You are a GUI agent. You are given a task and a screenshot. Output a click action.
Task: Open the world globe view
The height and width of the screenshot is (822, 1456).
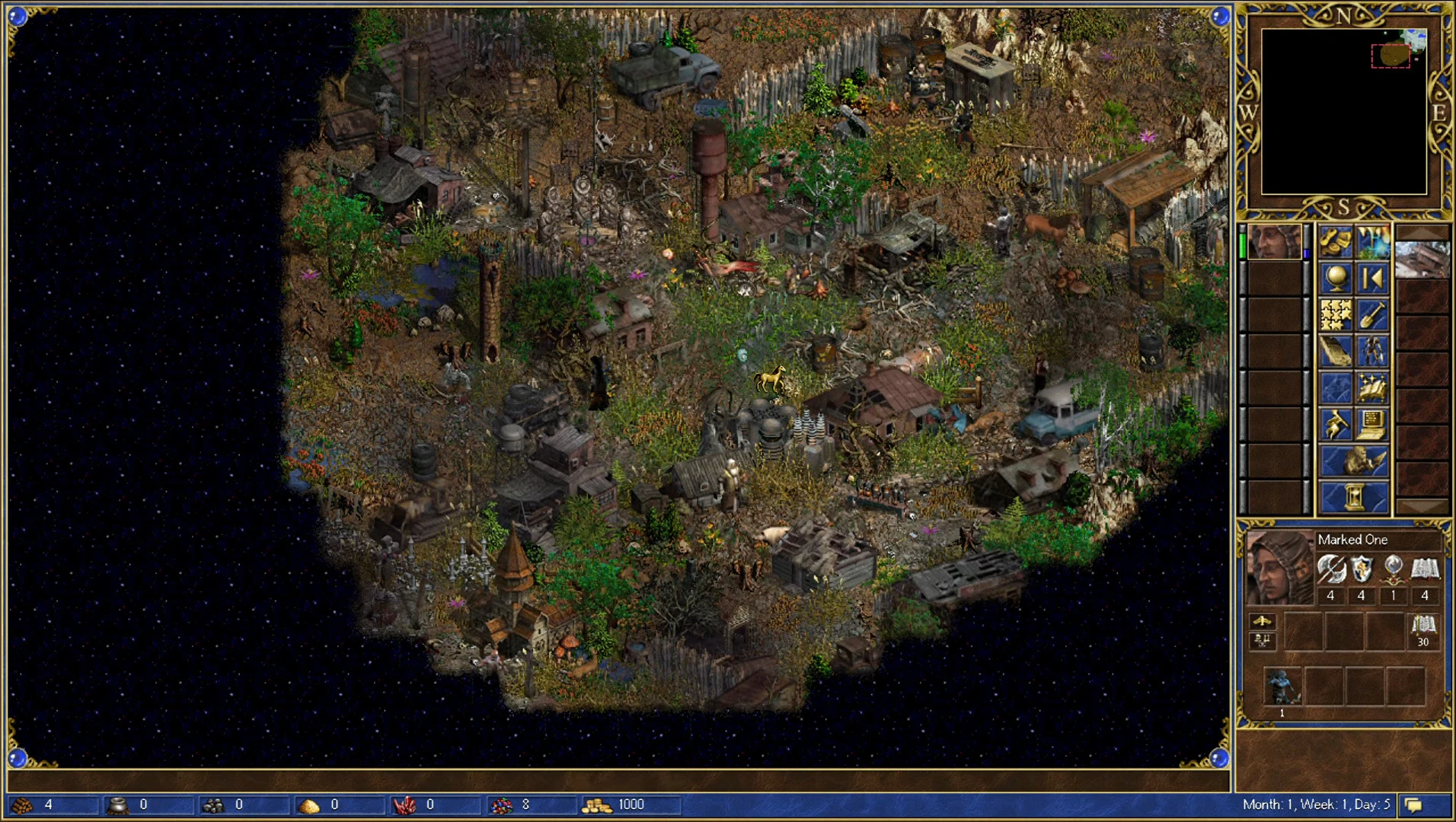point(1336,279)
